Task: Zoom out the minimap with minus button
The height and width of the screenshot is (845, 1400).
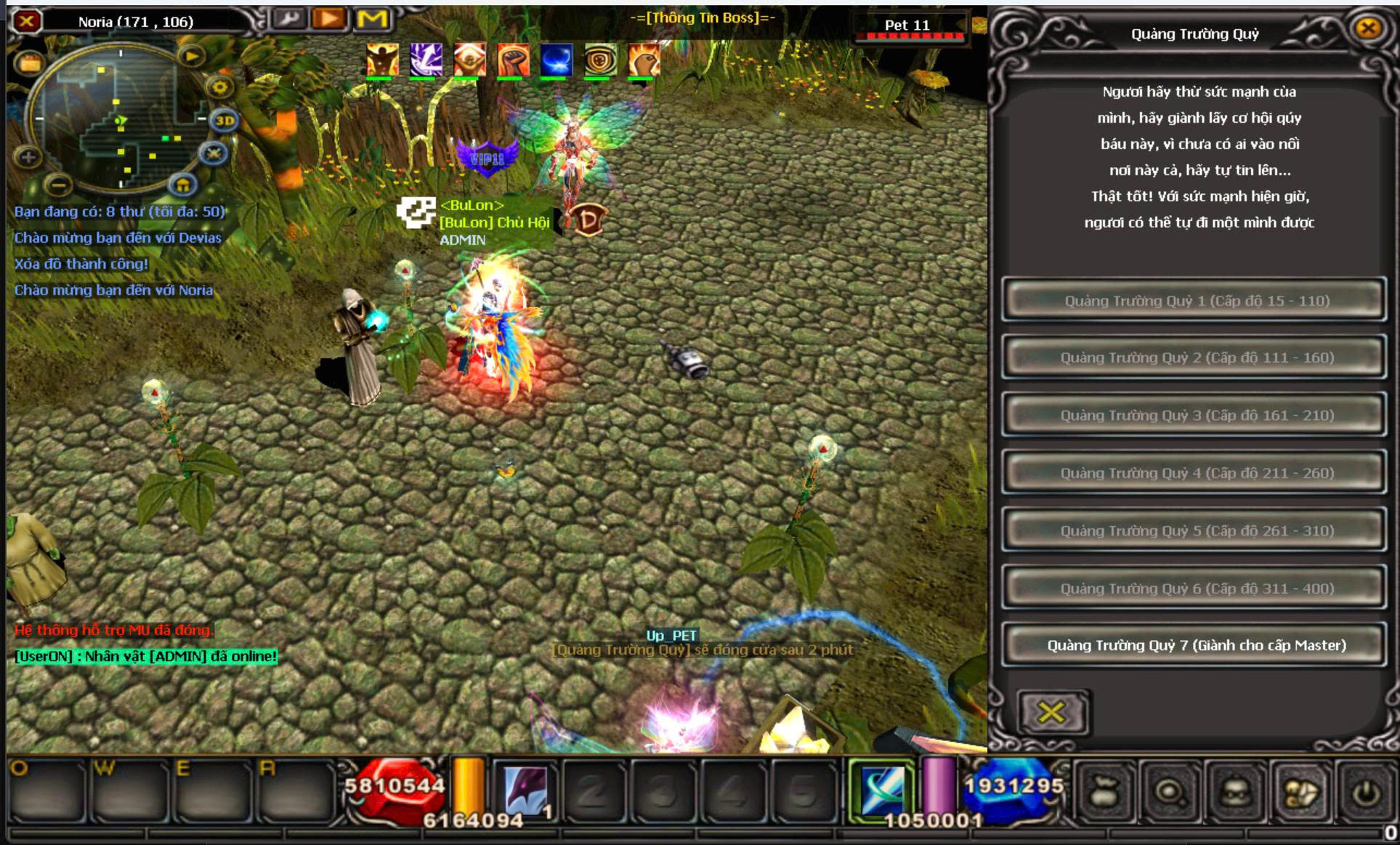Action: pos(60,185)
